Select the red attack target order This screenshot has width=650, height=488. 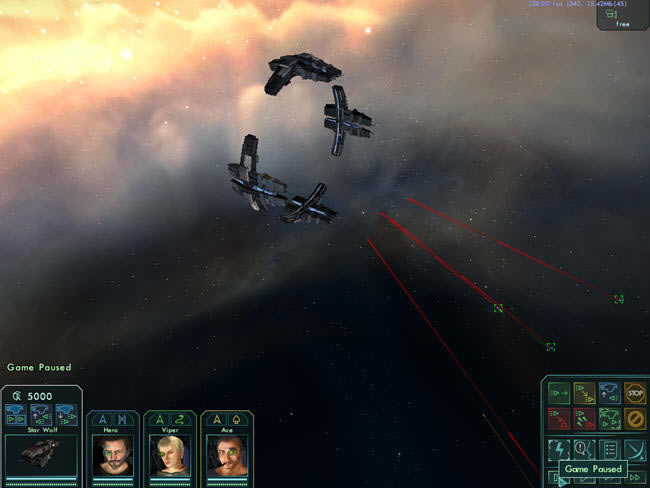pos(559,418)
